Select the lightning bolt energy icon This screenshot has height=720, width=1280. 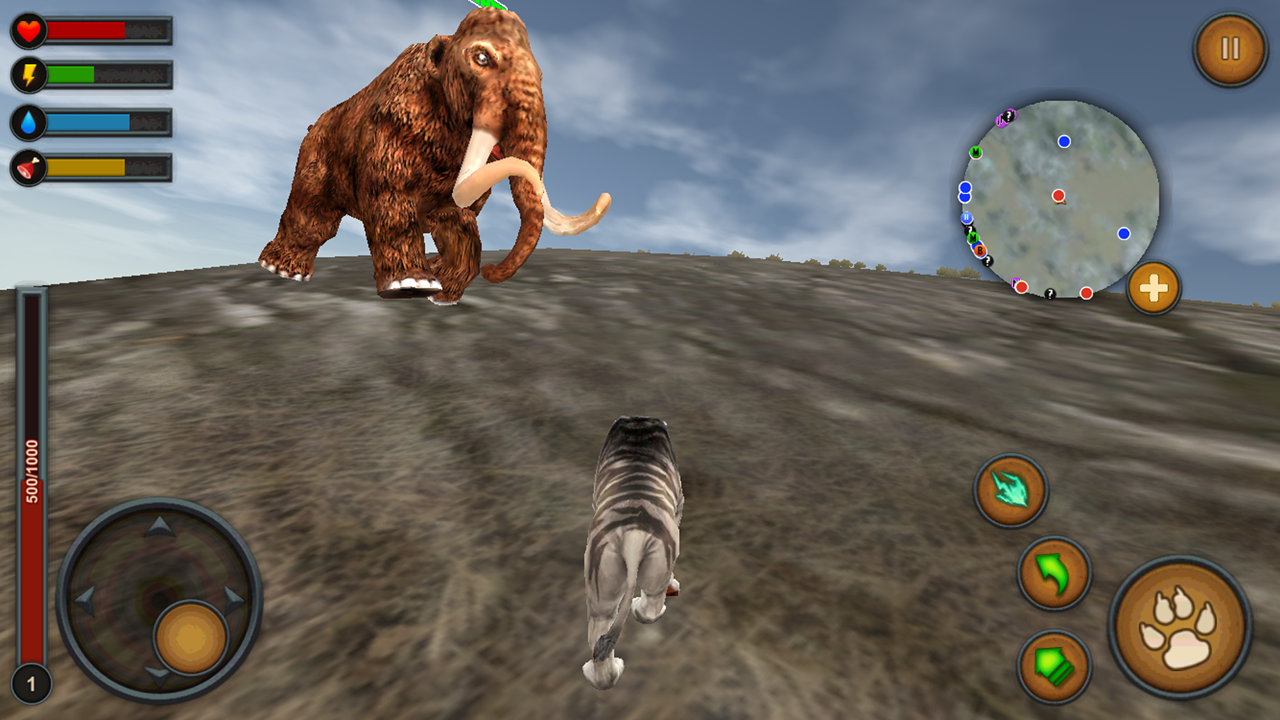27,73
